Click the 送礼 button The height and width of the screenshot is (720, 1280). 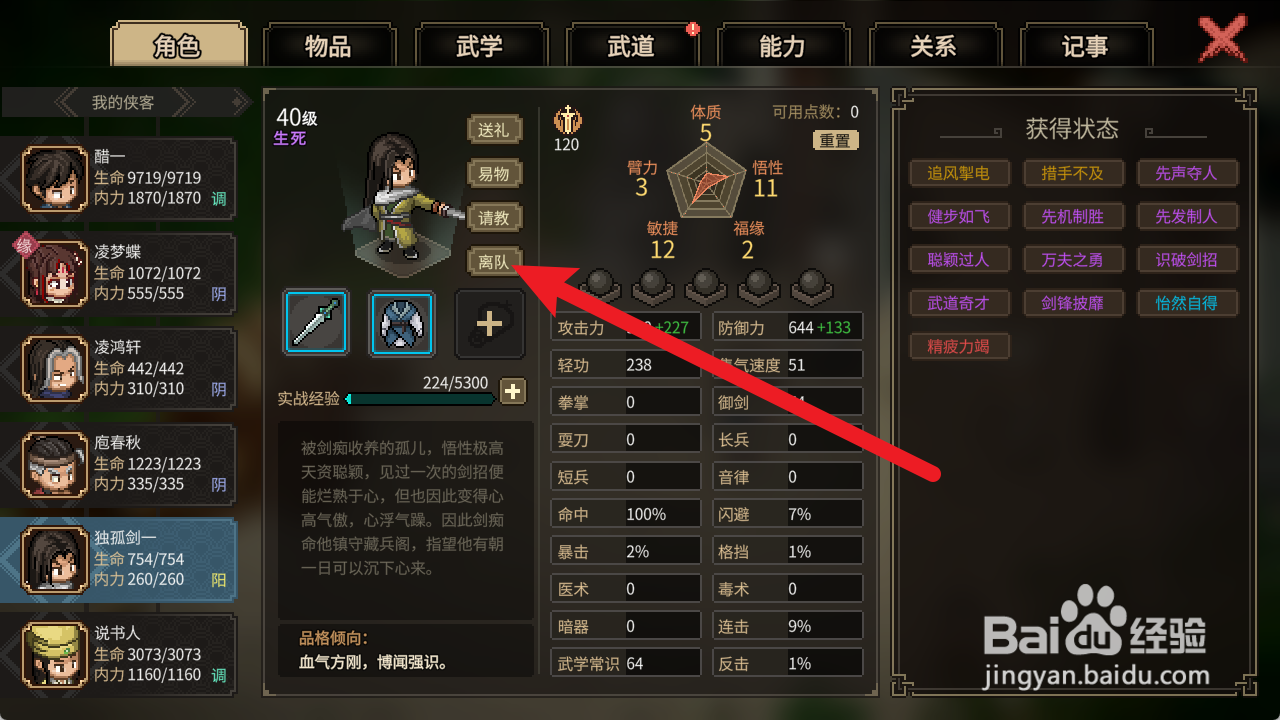(x=494, y=129)
